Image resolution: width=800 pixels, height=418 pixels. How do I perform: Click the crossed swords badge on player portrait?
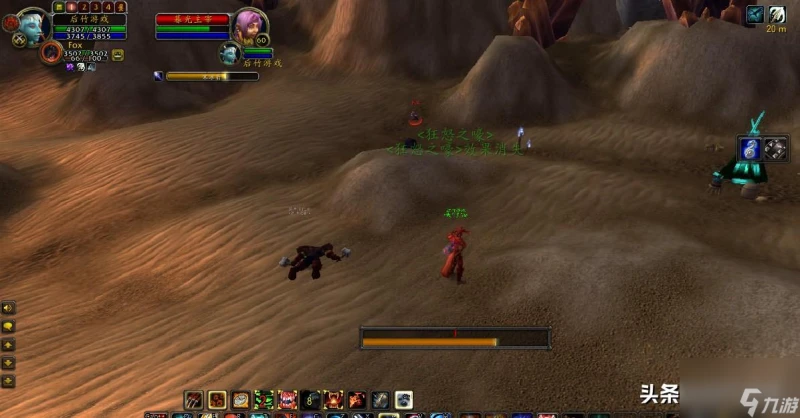pos(19,41)
